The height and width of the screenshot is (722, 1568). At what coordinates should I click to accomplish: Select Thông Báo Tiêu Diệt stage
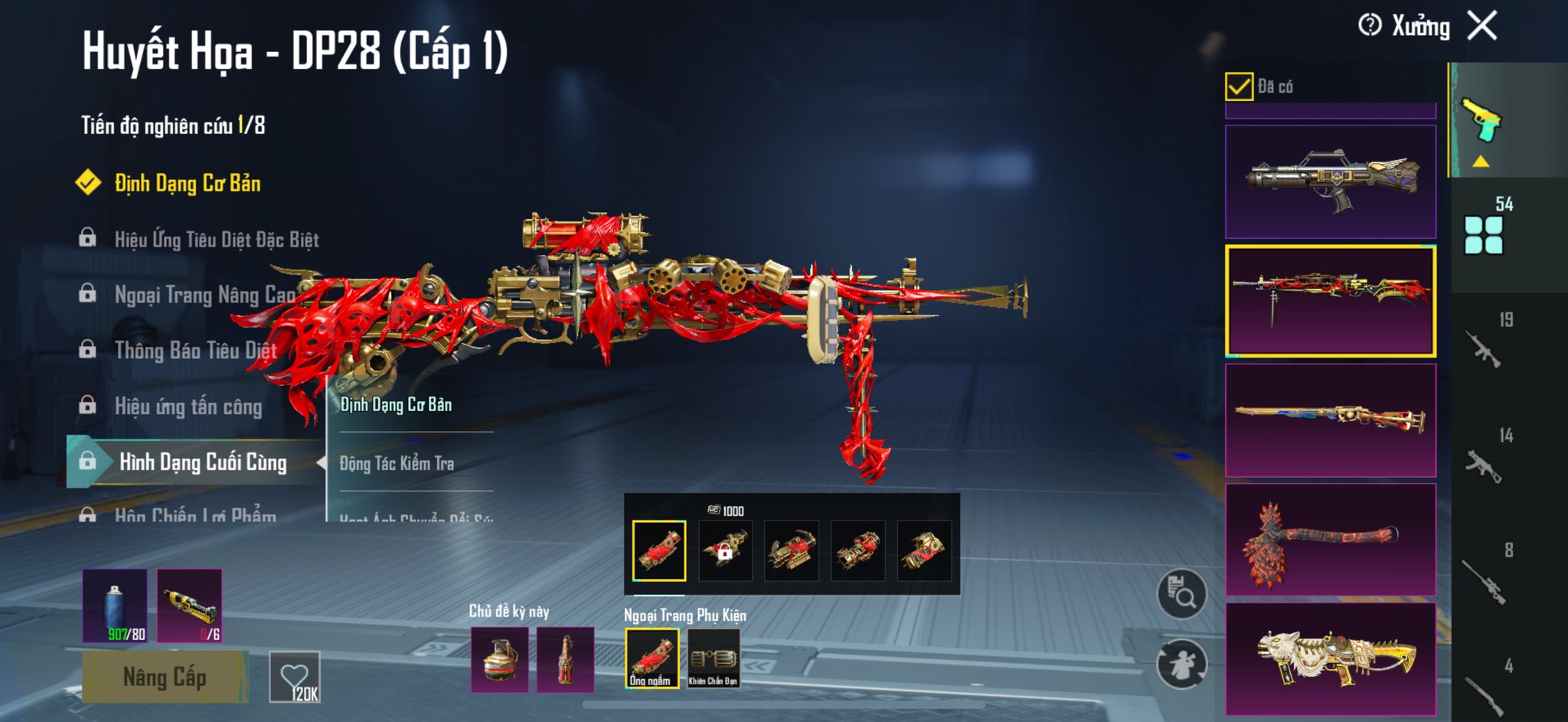195,351
